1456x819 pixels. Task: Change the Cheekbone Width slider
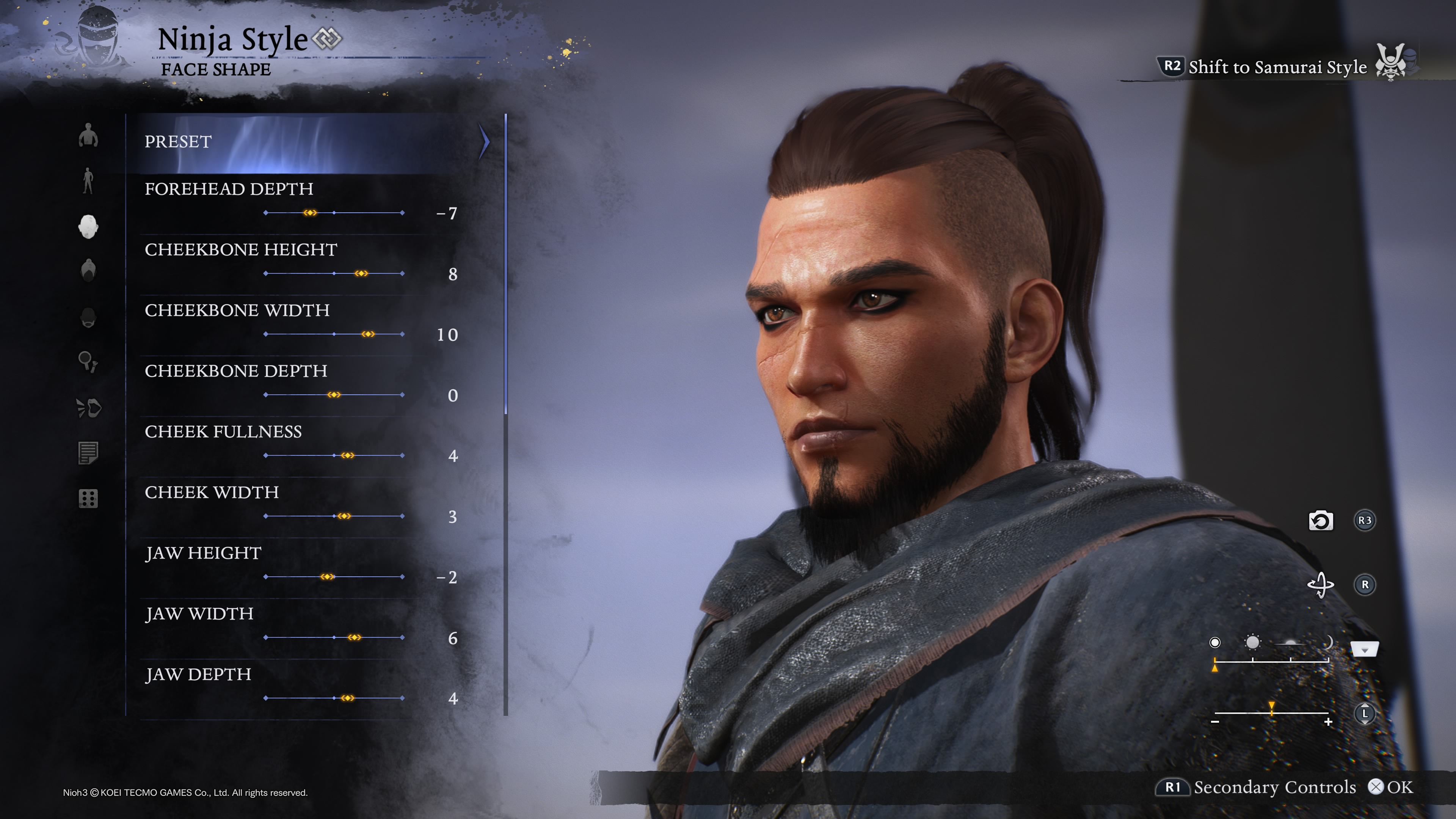point(368,334)
